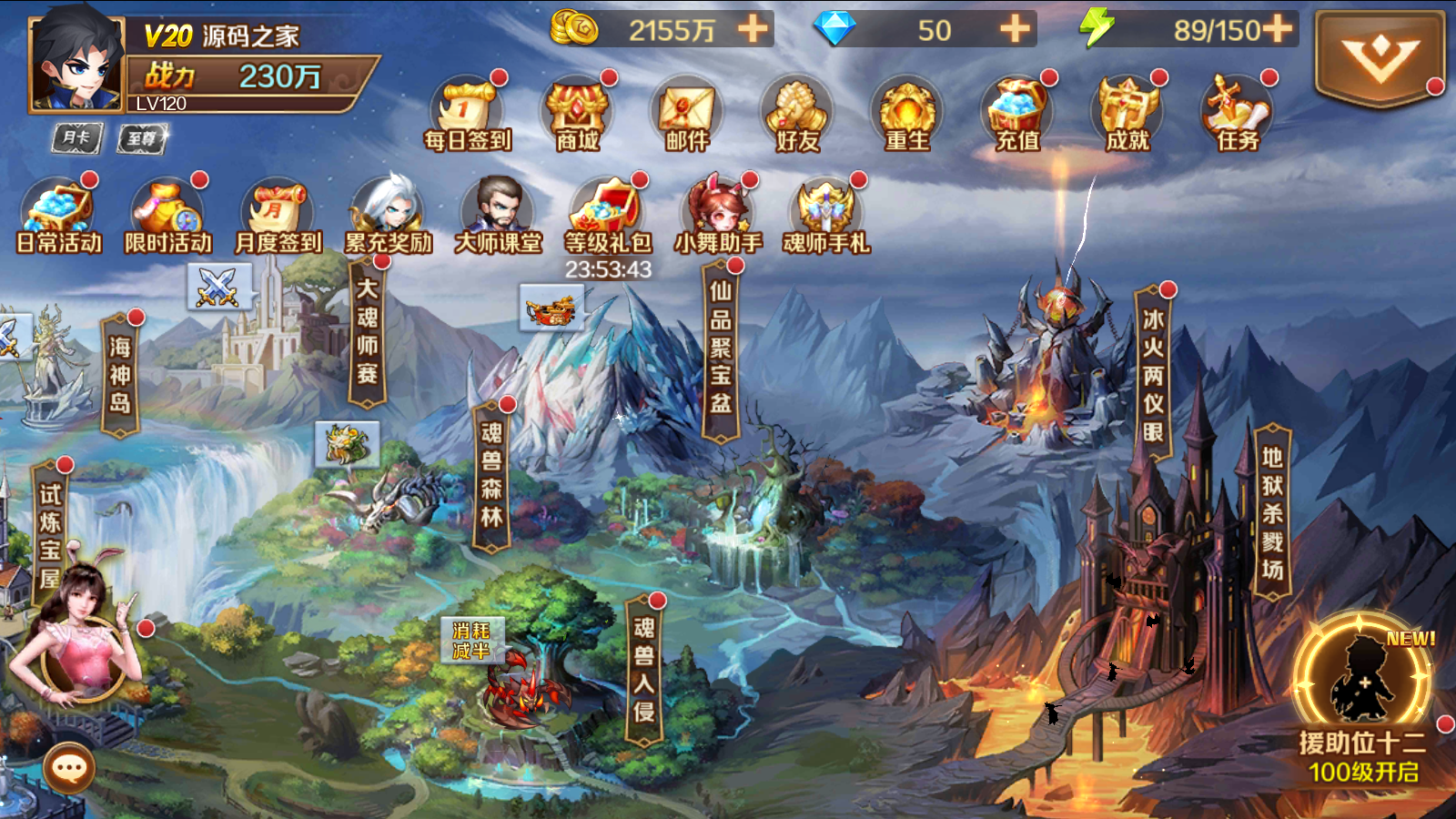
Task: Enter the 魂兽森林 map banner
Action: (491, 475)
